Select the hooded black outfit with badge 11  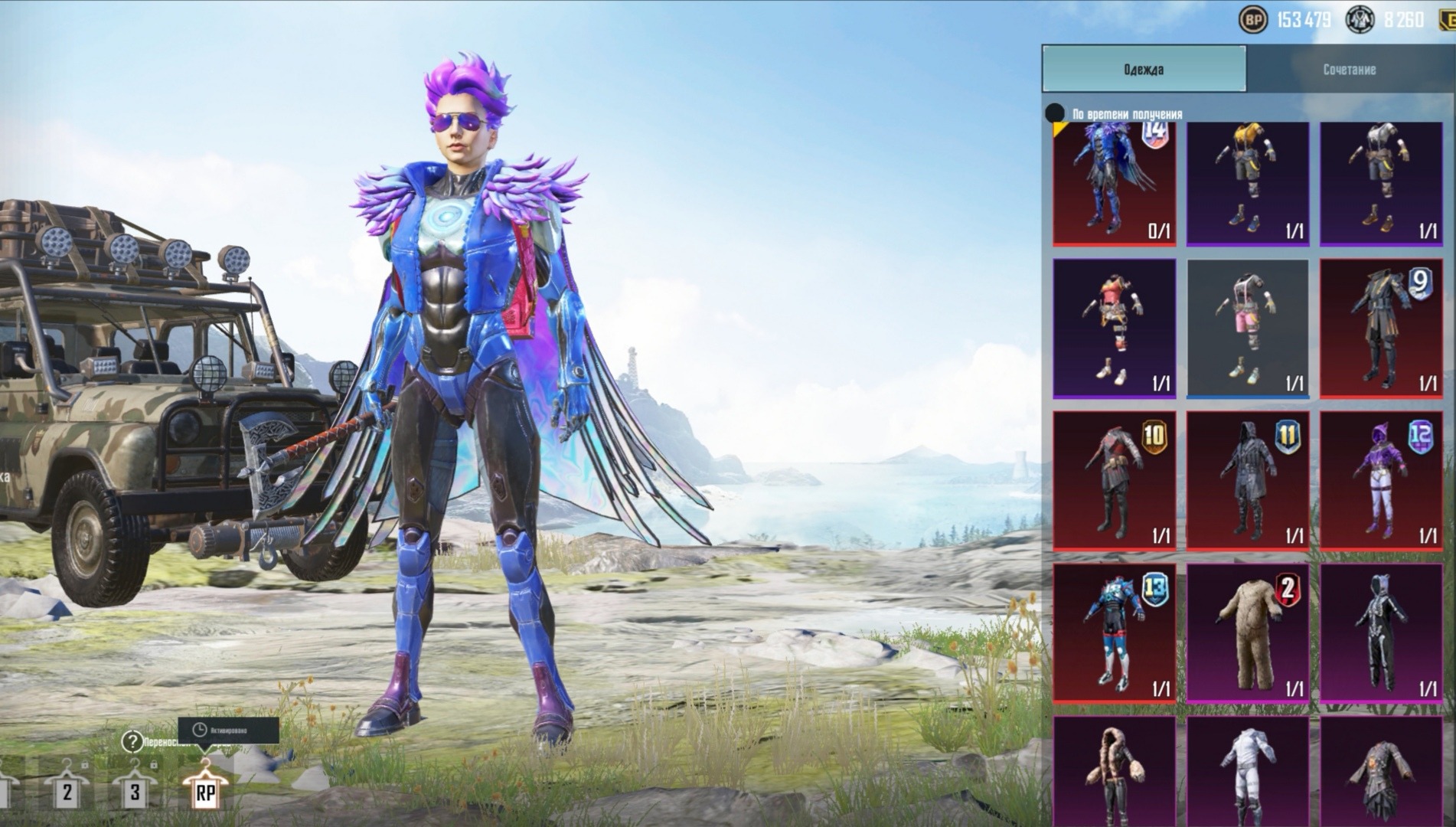coord(1247,480)
